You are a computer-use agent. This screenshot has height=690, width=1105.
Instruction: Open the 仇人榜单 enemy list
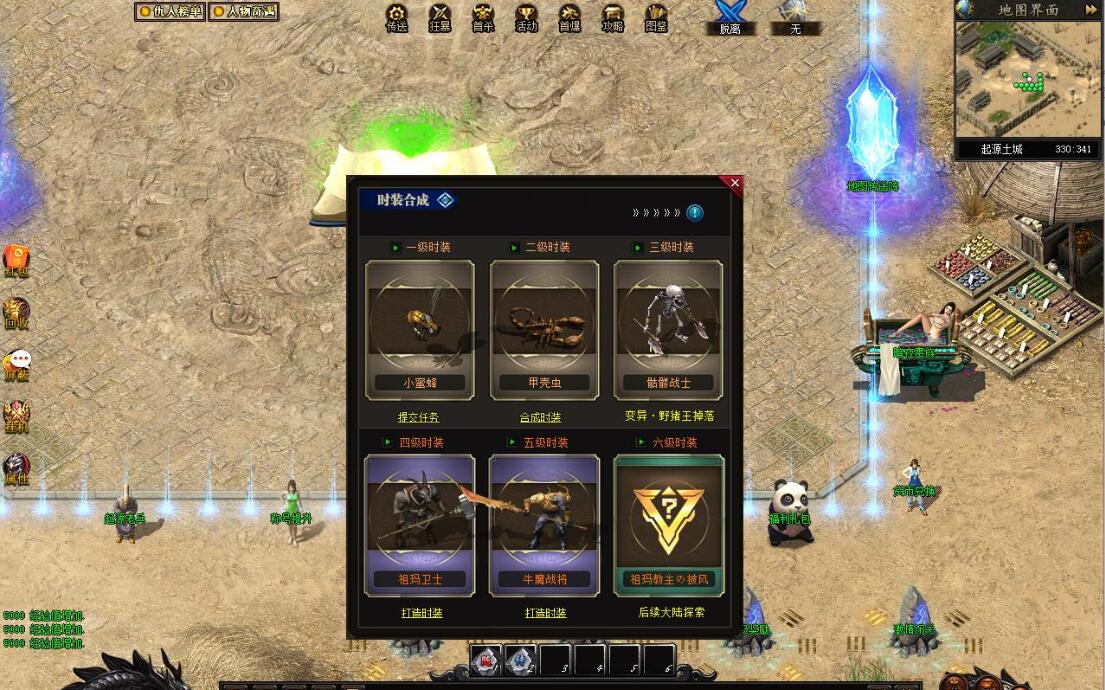[170, 12]
